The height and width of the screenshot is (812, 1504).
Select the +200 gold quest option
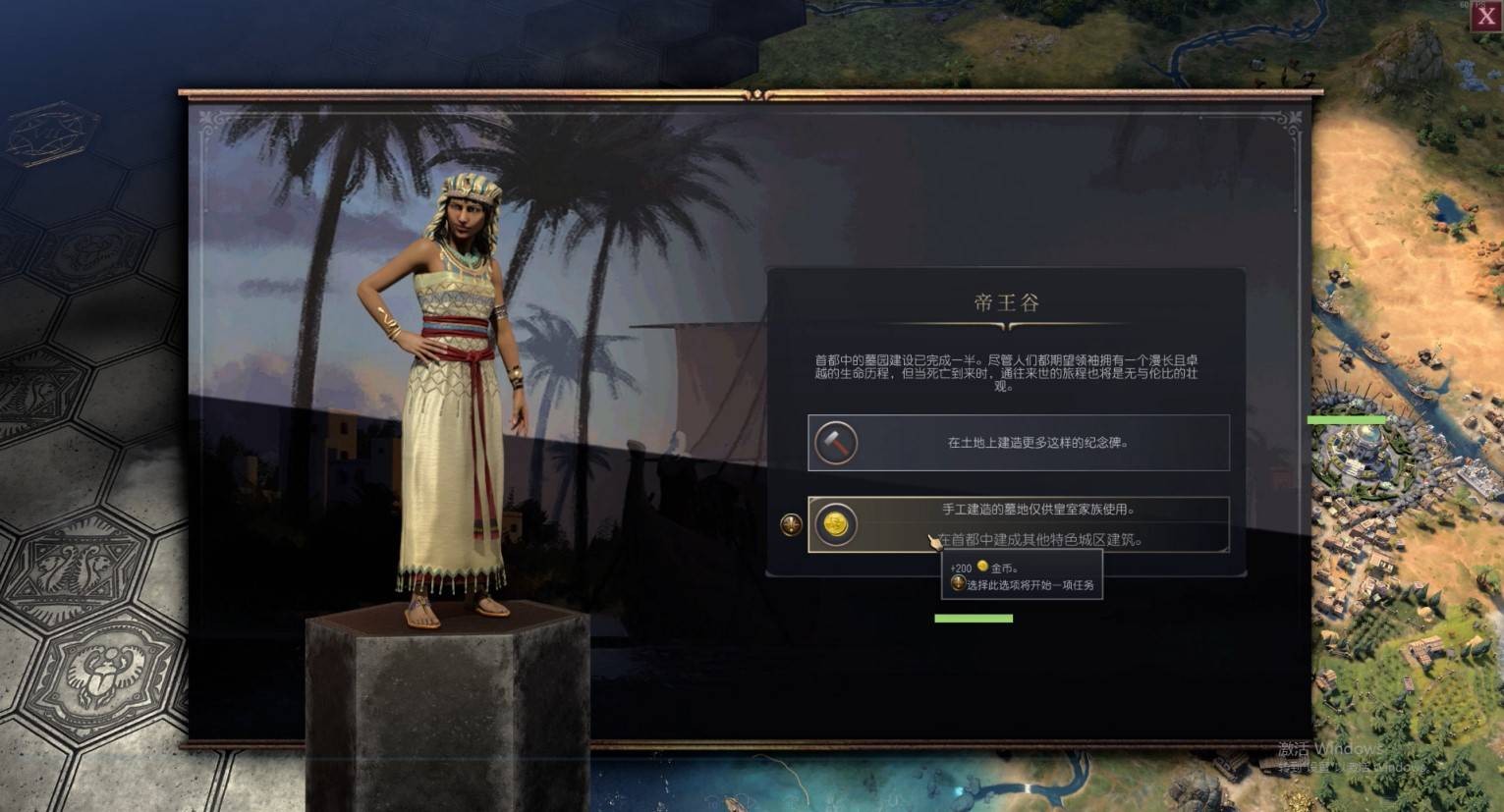1019,524
